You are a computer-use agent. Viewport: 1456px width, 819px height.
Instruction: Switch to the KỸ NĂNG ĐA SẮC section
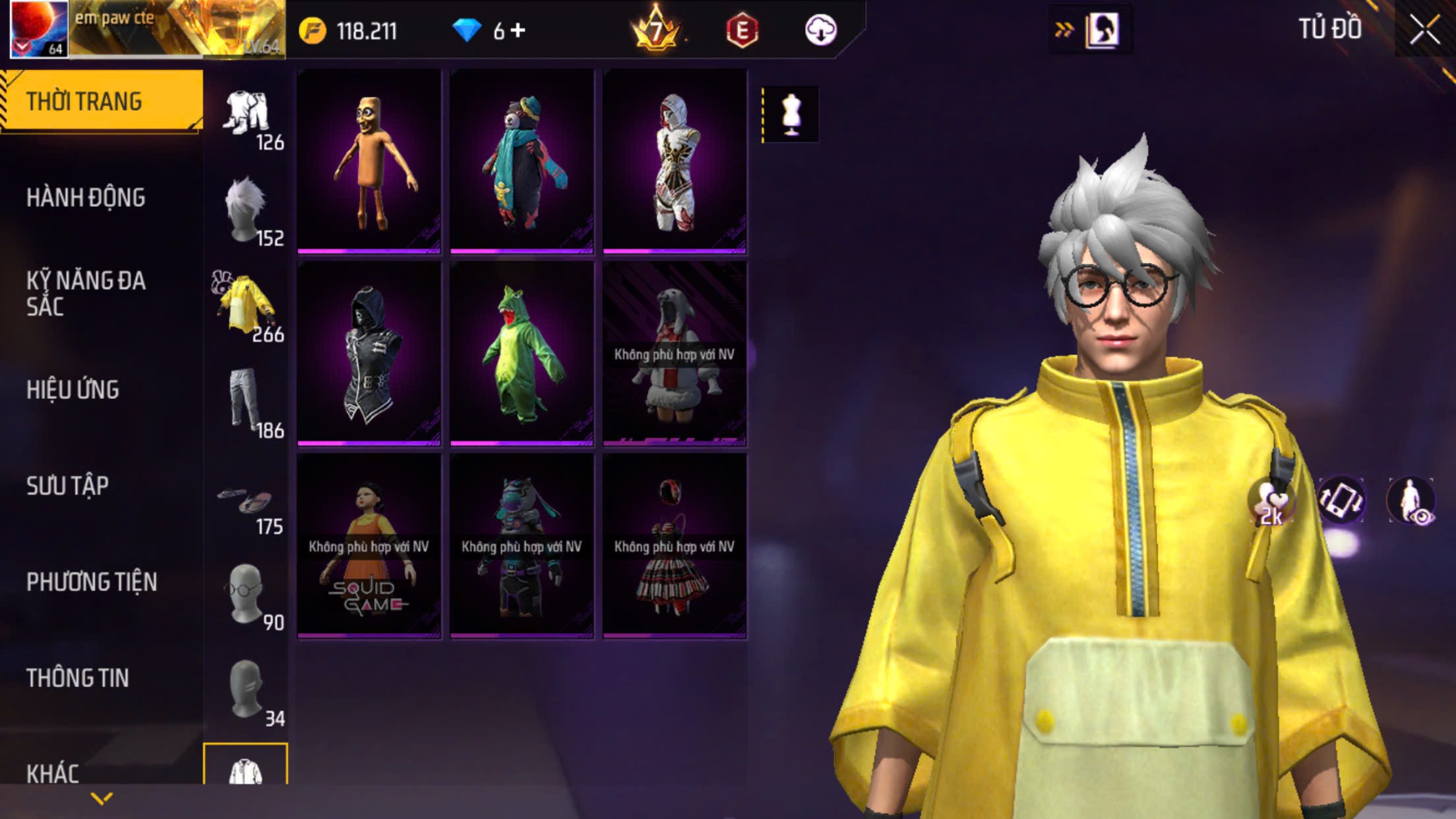(86, 293)
